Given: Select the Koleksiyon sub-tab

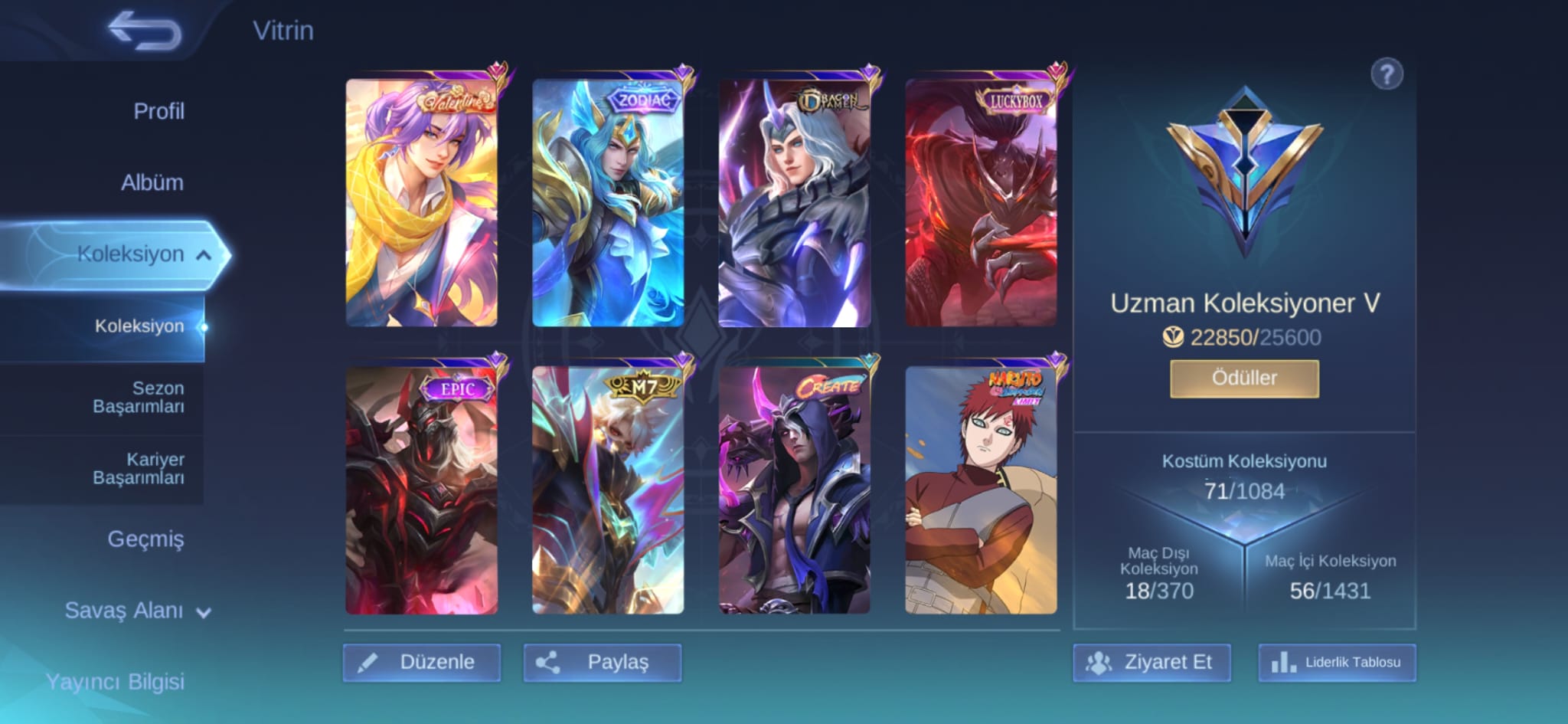Looking at the screenshot, I should 139,326.
